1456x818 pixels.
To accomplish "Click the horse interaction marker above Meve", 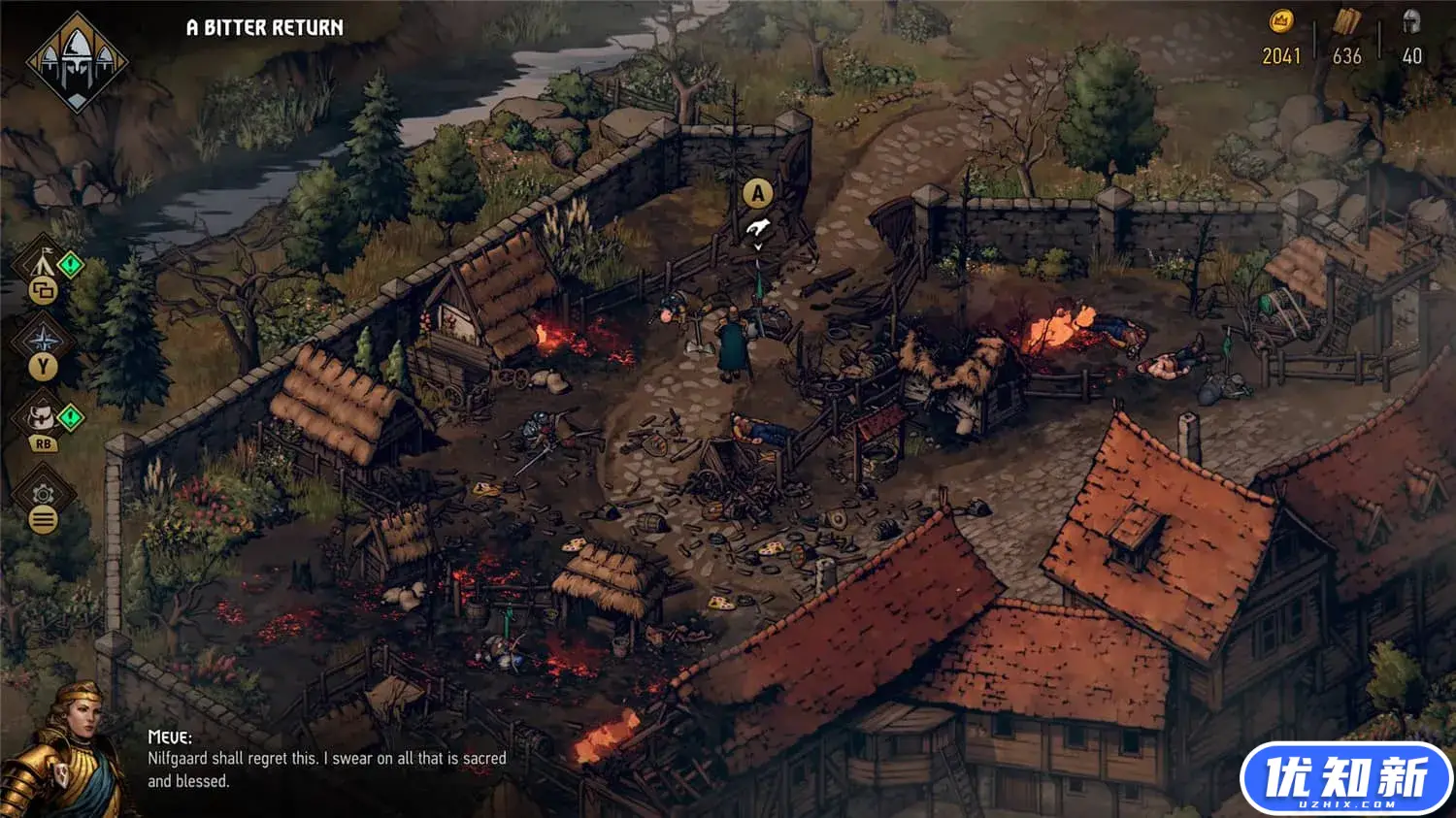I will (758, 228).
